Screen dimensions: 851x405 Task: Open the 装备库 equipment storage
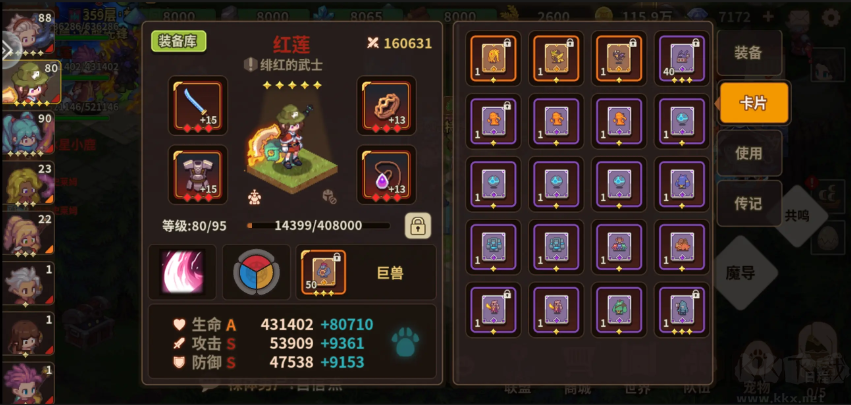pos(179,41)
